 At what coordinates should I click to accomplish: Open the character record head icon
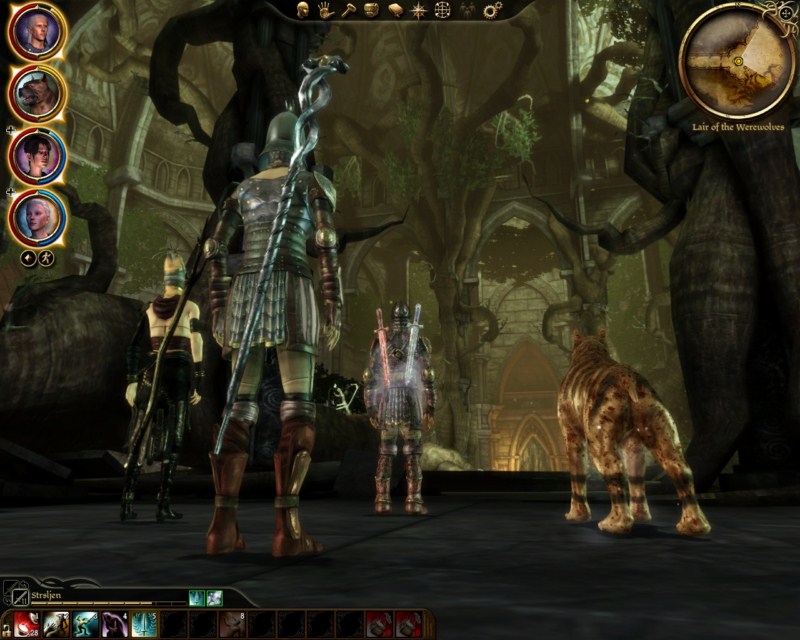301,10
